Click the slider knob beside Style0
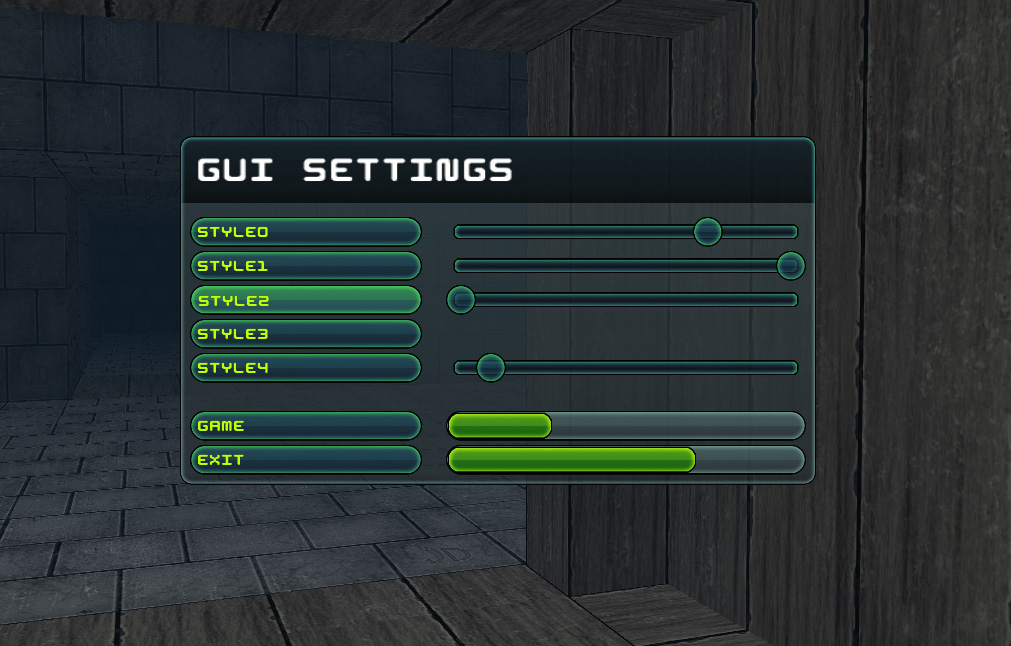Viewport: 1011px width, 646px height. point(708,232)
